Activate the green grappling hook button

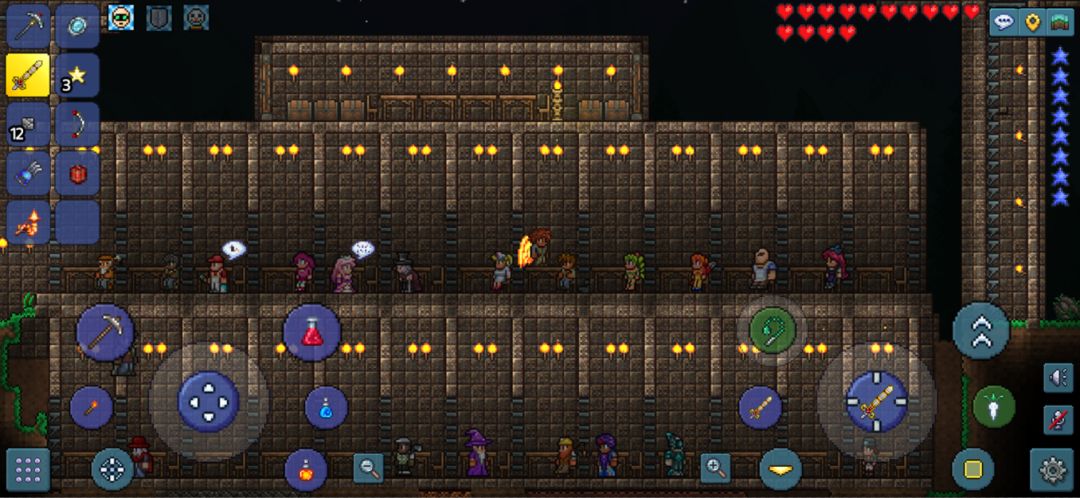pos(772,329)
